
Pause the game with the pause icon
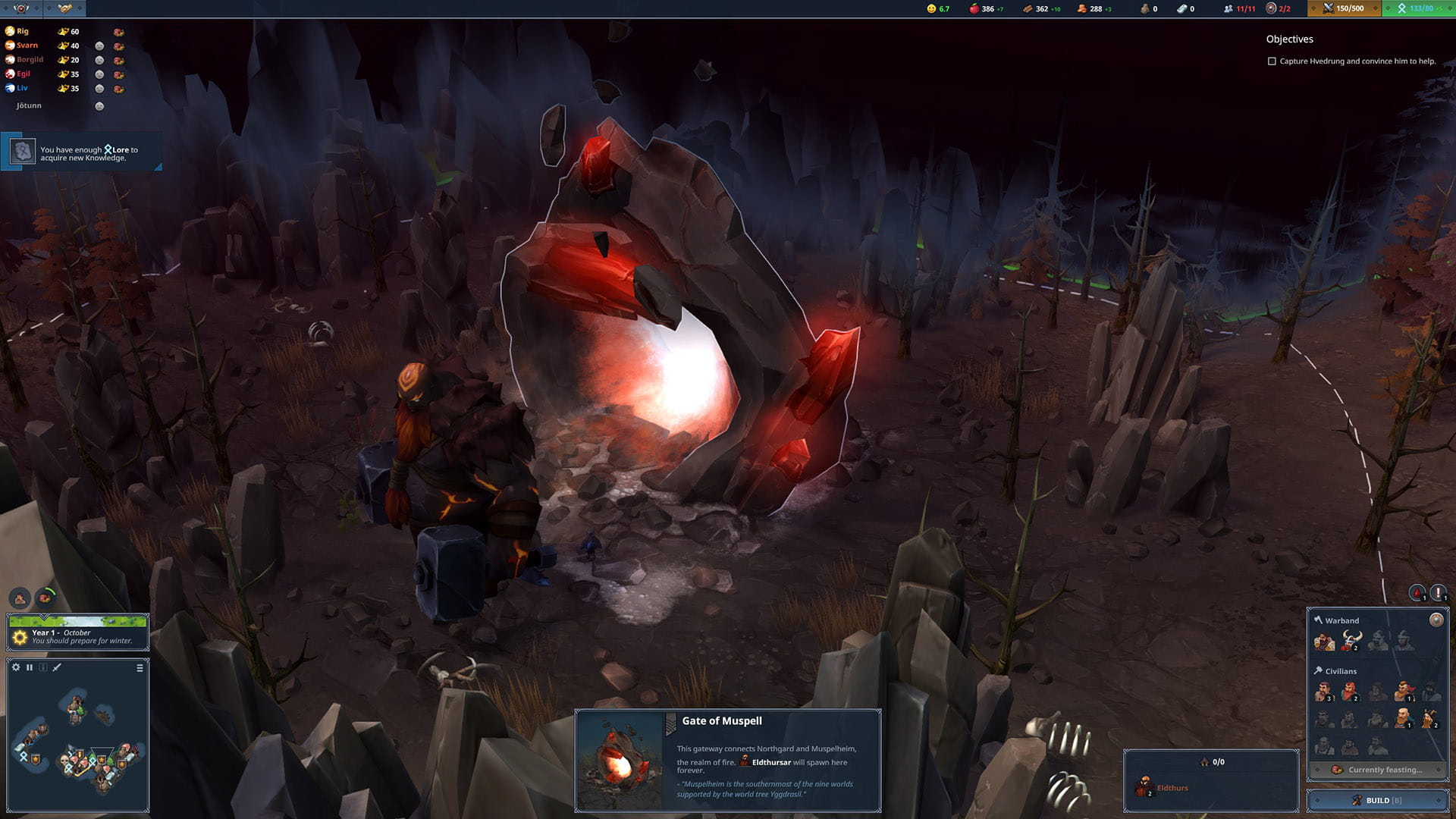30,667
